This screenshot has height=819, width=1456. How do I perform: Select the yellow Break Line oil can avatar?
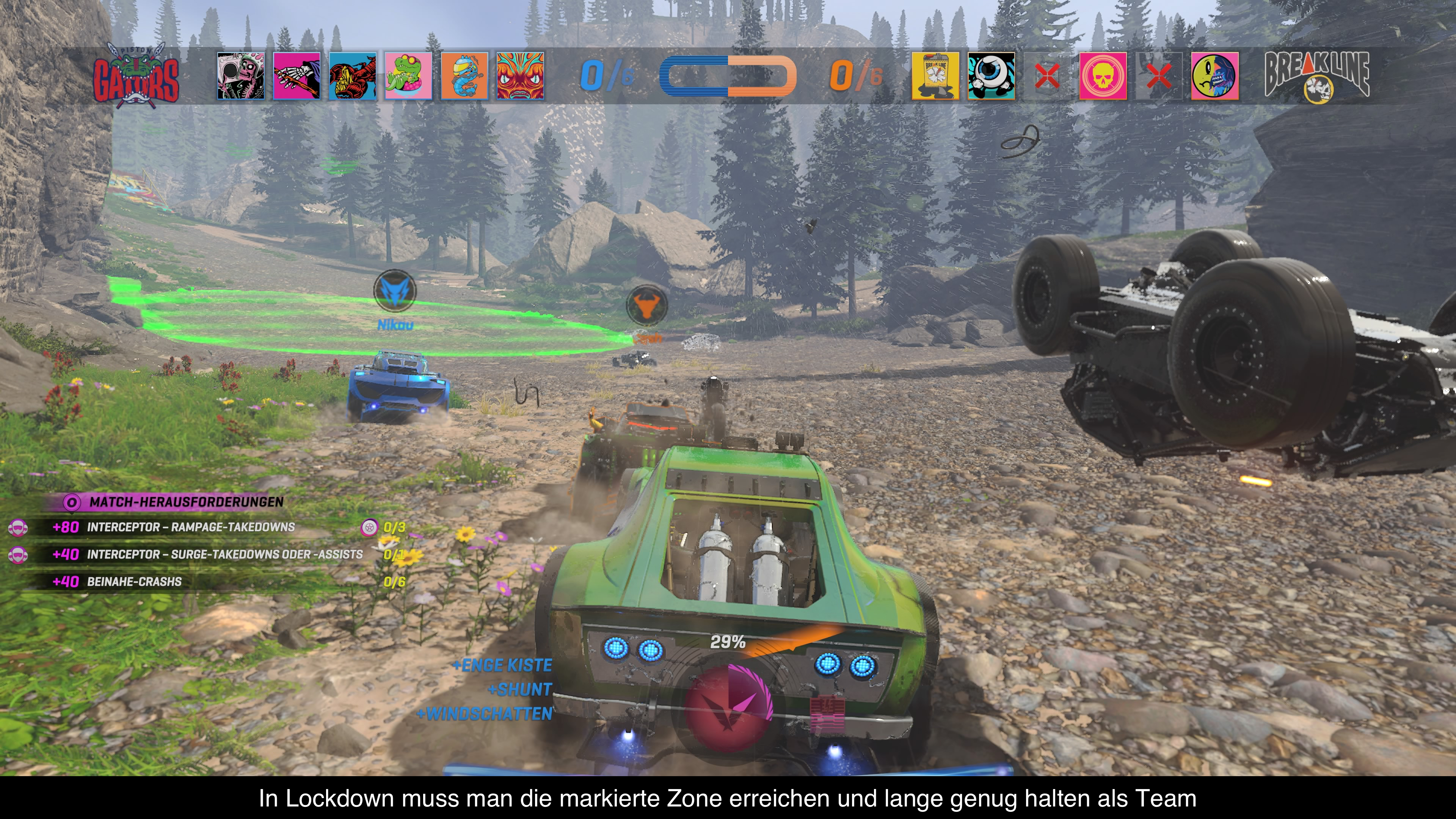point(935,76)
